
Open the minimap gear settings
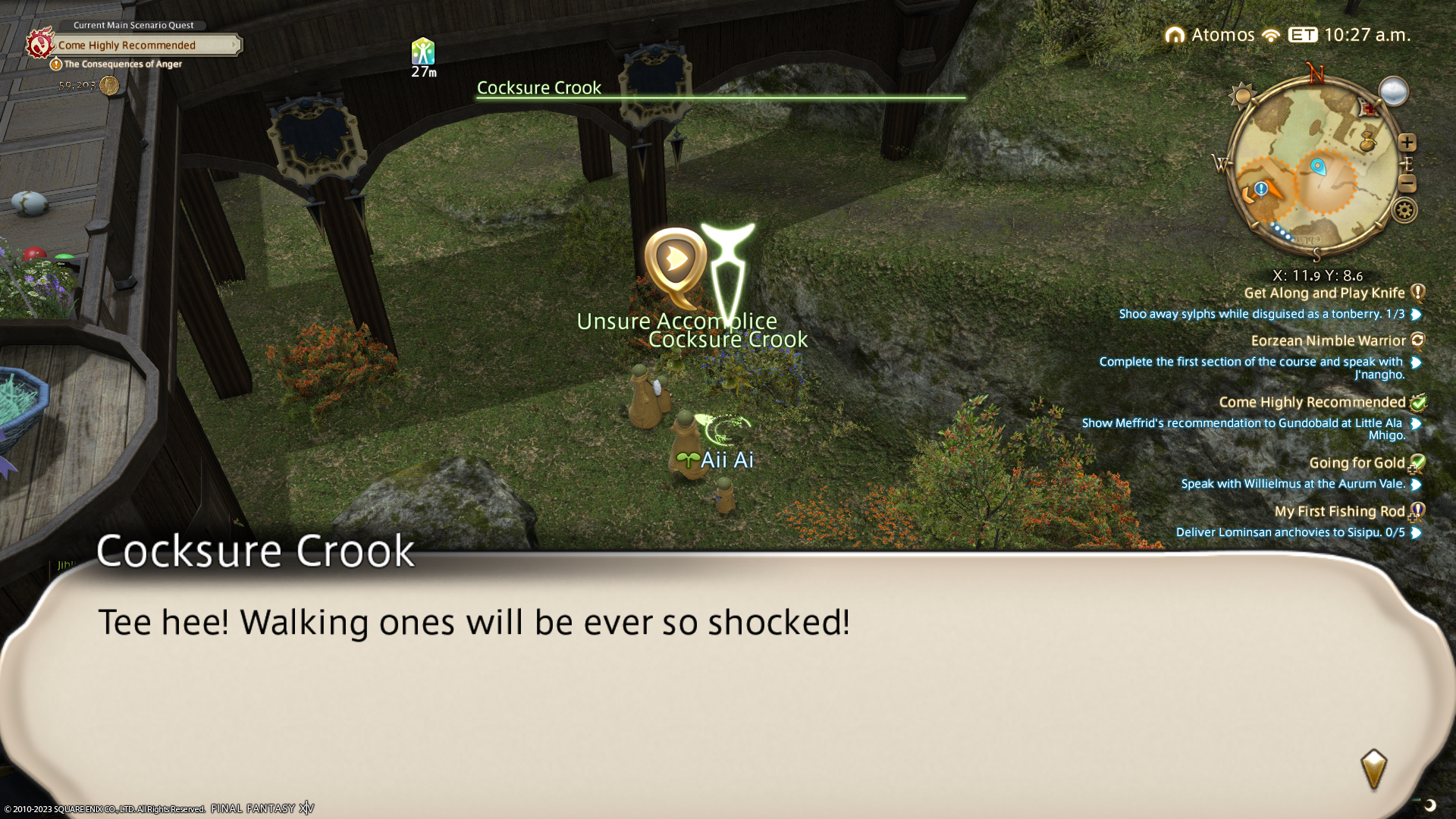(x=1404, y=210)
